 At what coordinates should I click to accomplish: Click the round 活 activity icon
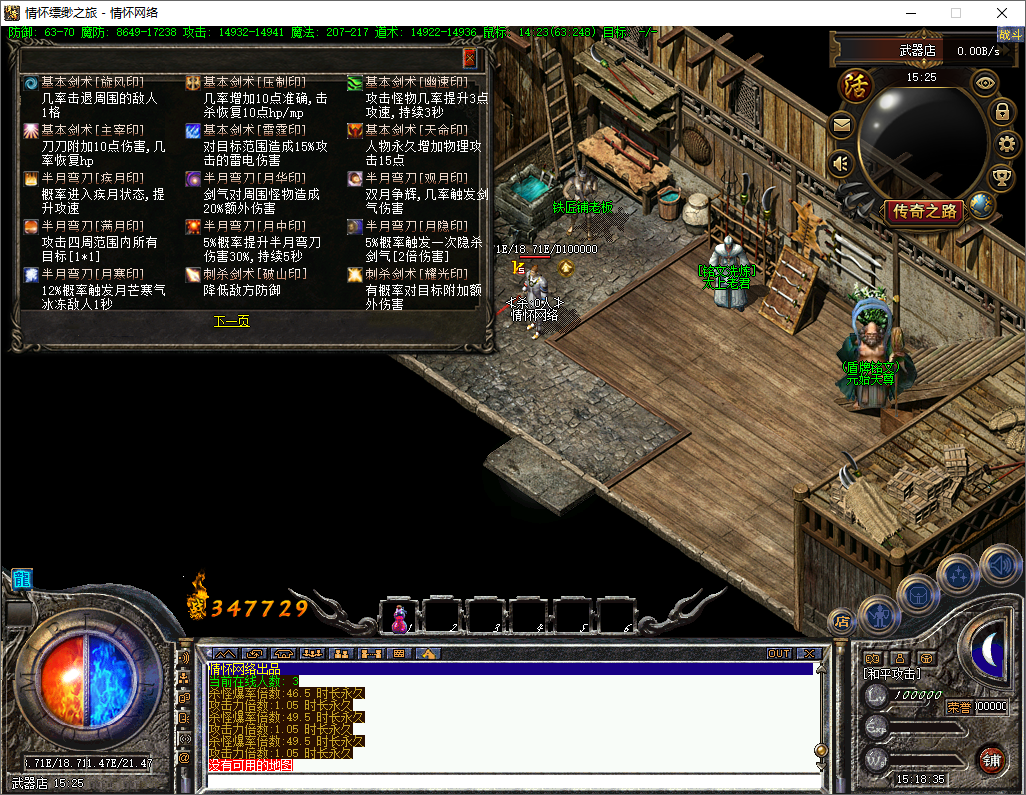(855, 85)
